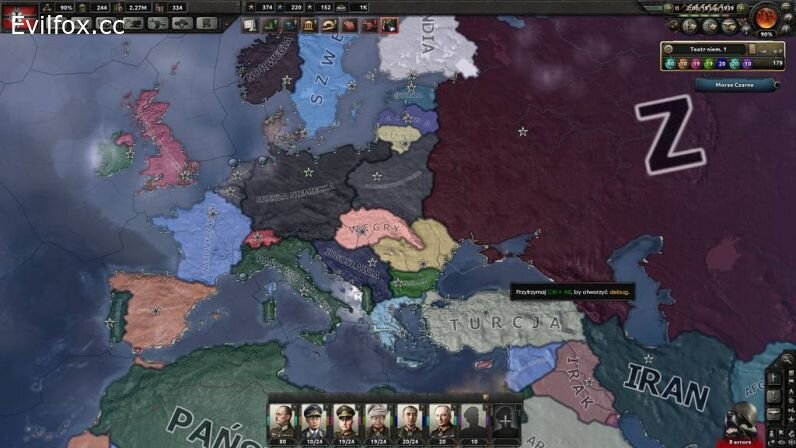Open the errors helmet icon
796x448 pixels.
[741, 420]
